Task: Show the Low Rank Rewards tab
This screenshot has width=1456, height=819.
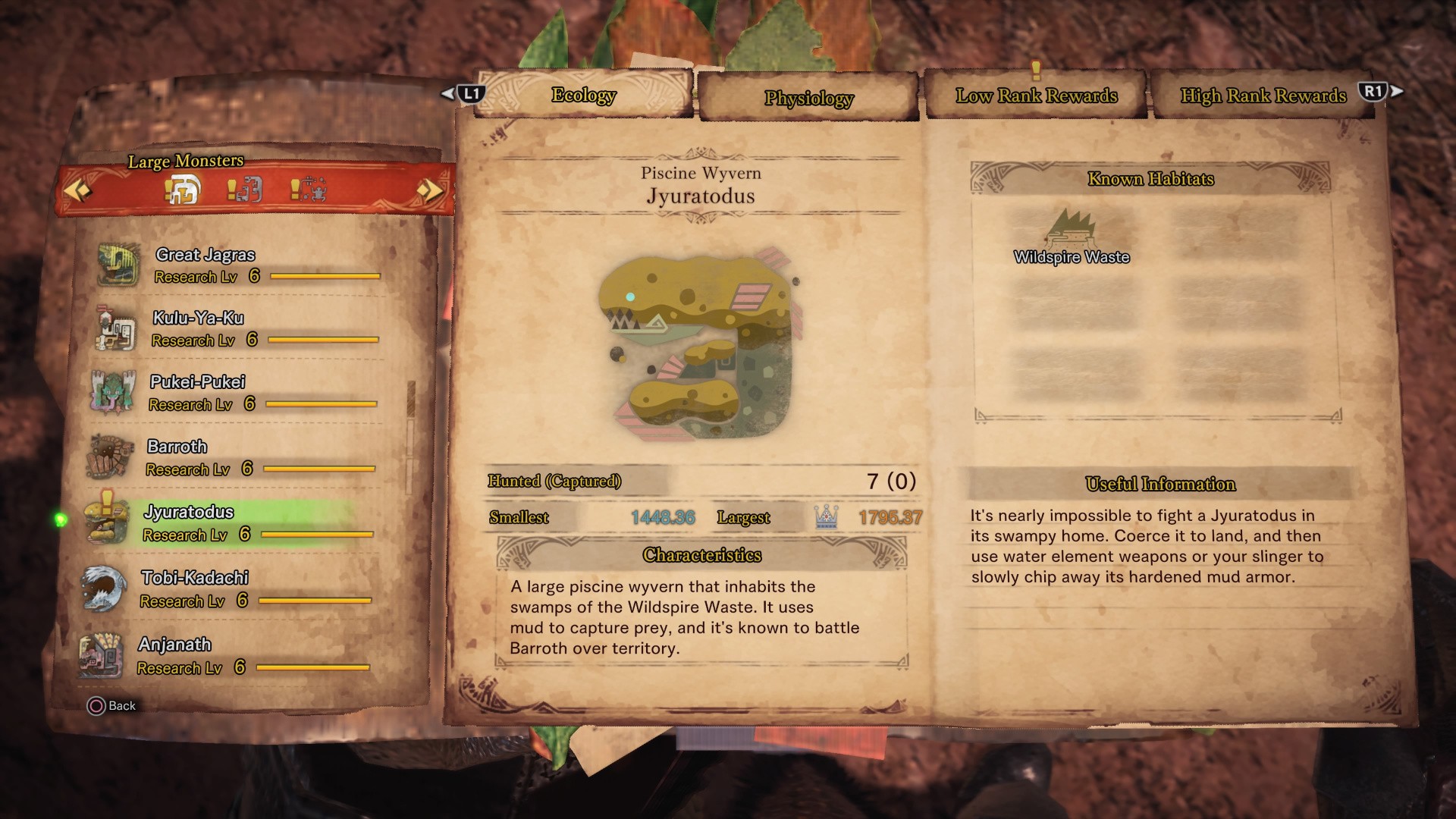Action: pos(1036,96)
